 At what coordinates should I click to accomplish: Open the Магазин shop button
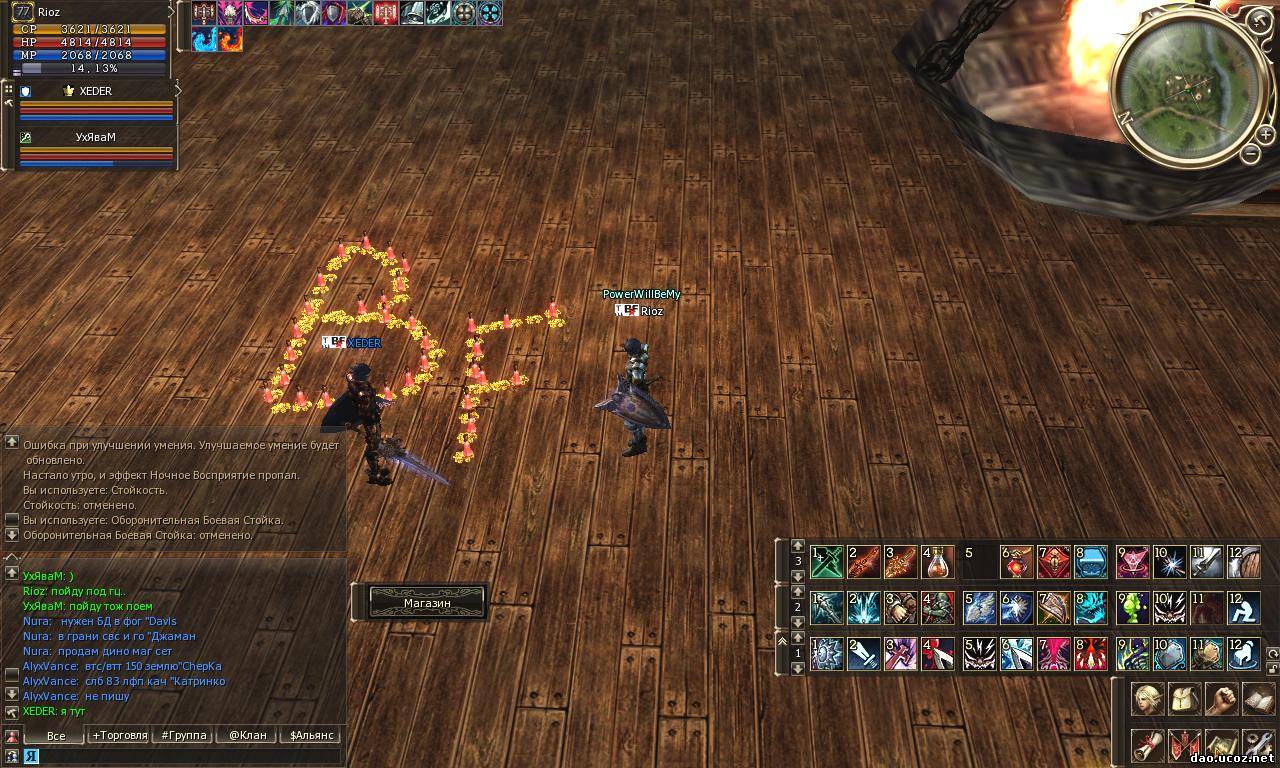pos(427,602)
